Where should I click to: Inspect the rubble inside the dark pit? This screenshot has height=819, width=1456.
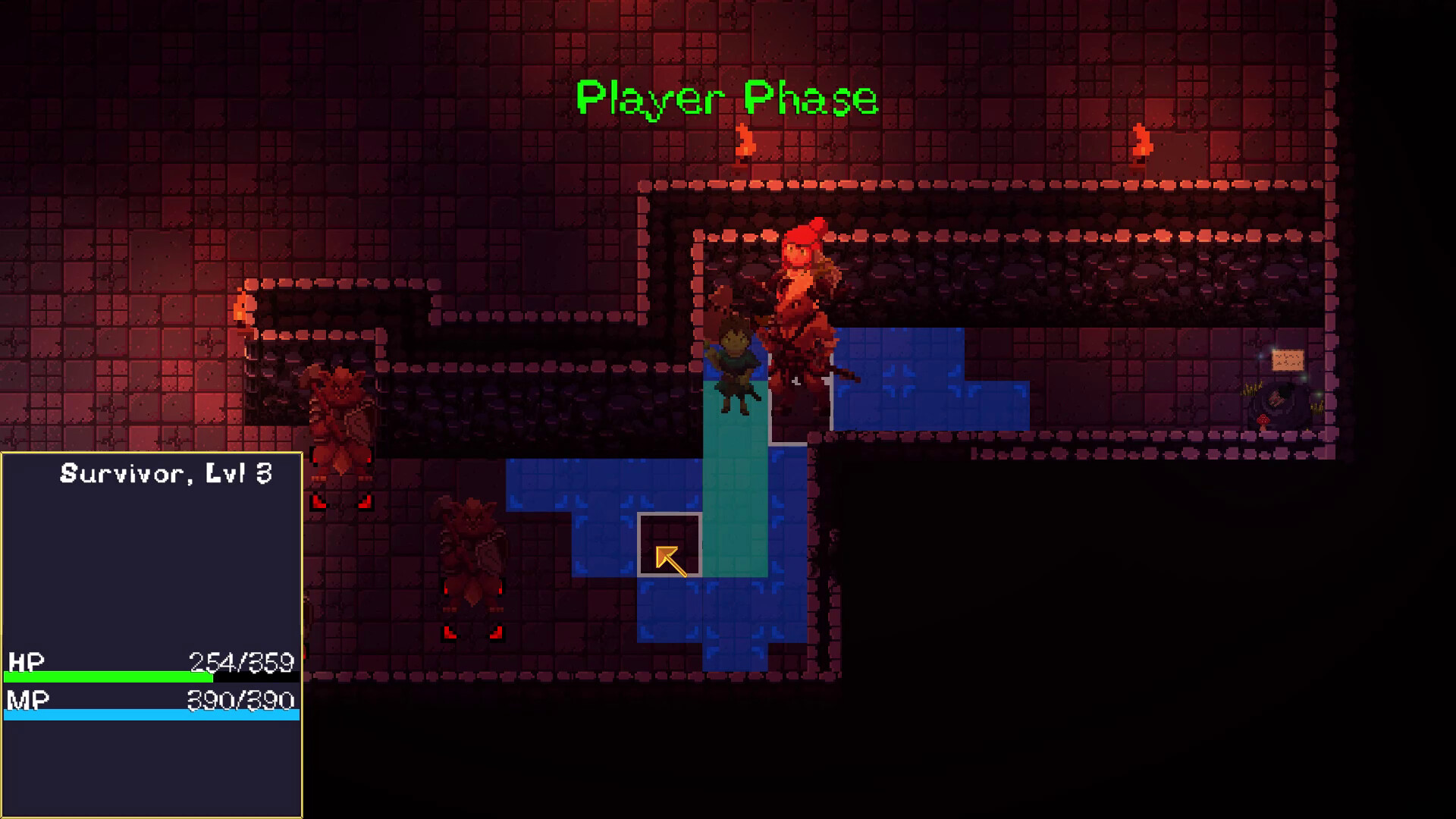1276,400
